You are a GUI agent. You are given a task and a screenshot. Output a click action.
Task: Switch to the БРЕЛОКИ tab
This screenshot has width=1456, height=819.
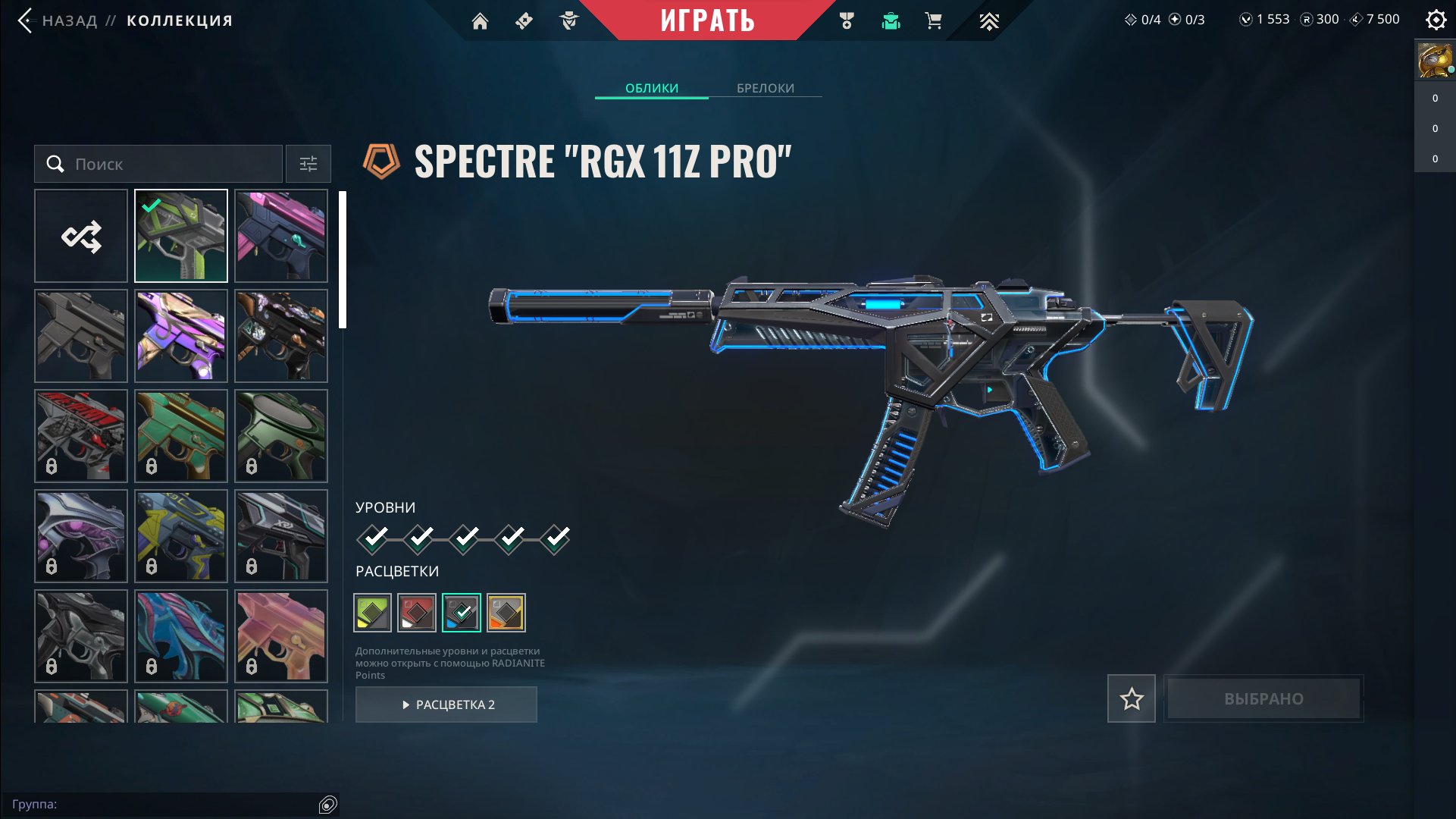point(765,88)
